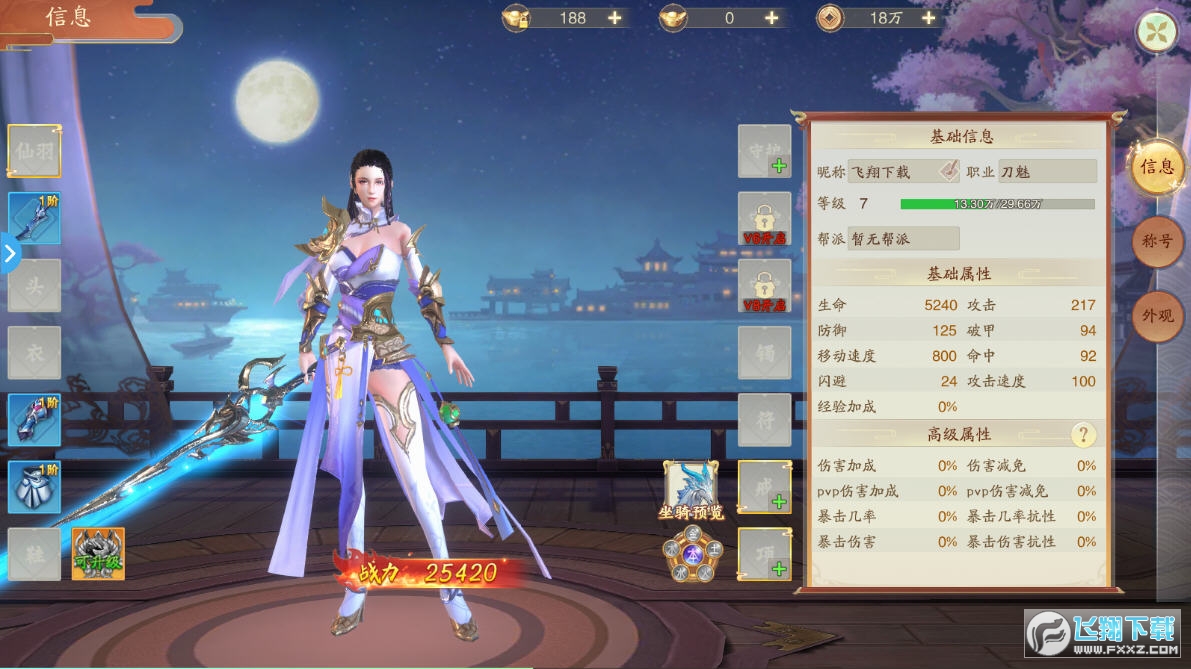Switch to the 信息 tab
1191x669 pixels.
click(x=1157, y=167)
